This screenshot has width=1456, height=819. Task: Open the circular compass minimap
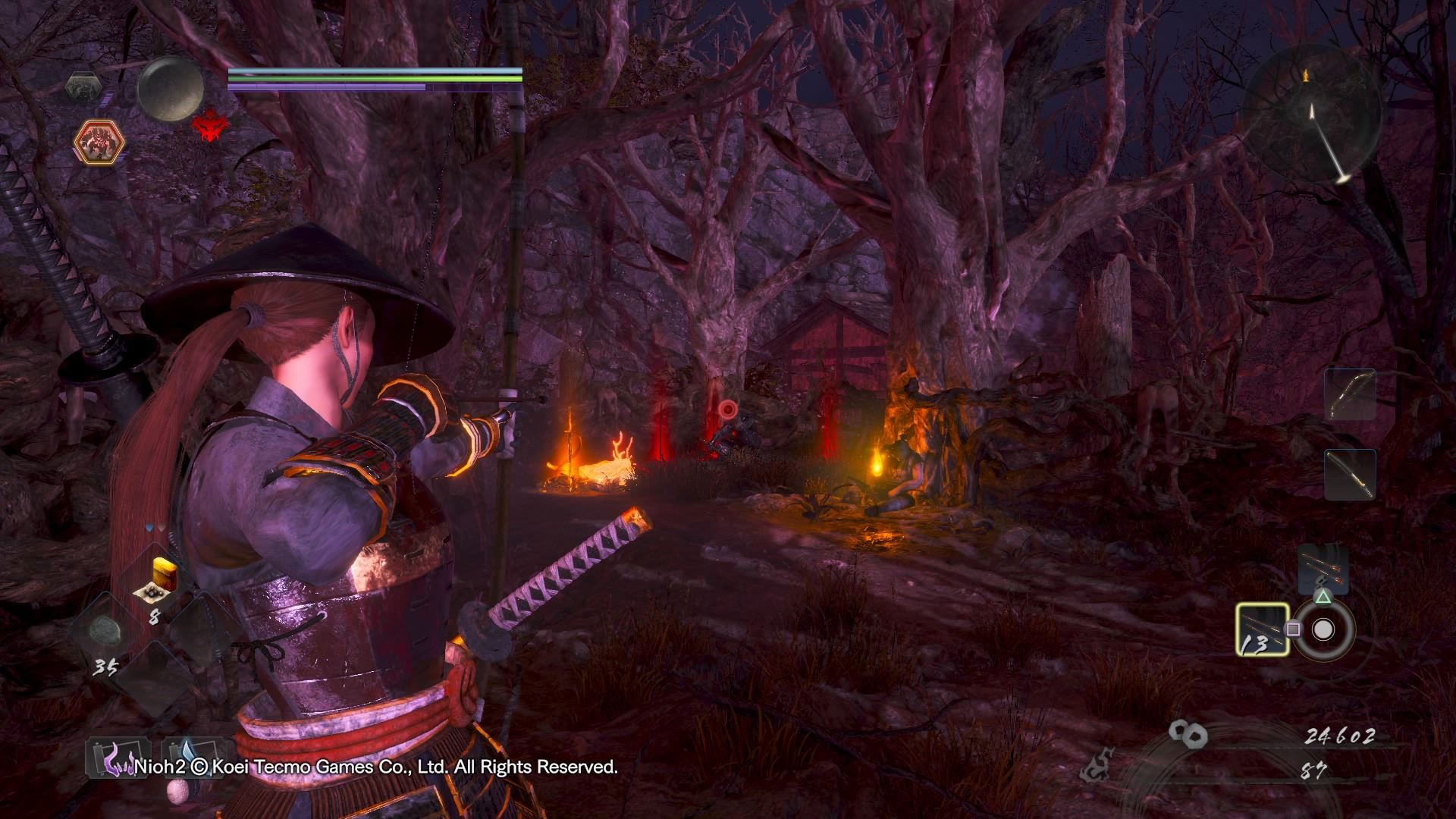pyautogui.click(x=1311, y=115)
